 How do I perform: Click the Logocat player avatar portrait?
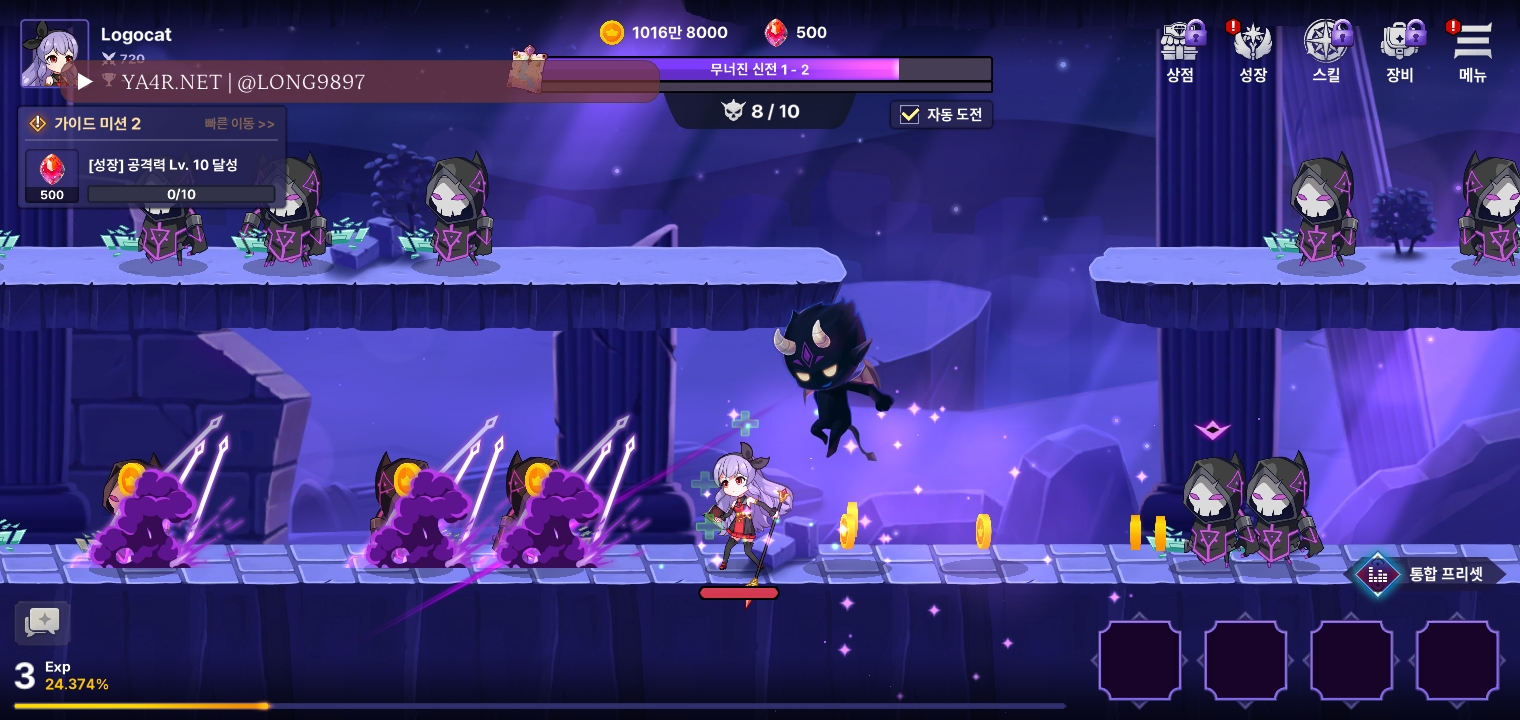54,53
